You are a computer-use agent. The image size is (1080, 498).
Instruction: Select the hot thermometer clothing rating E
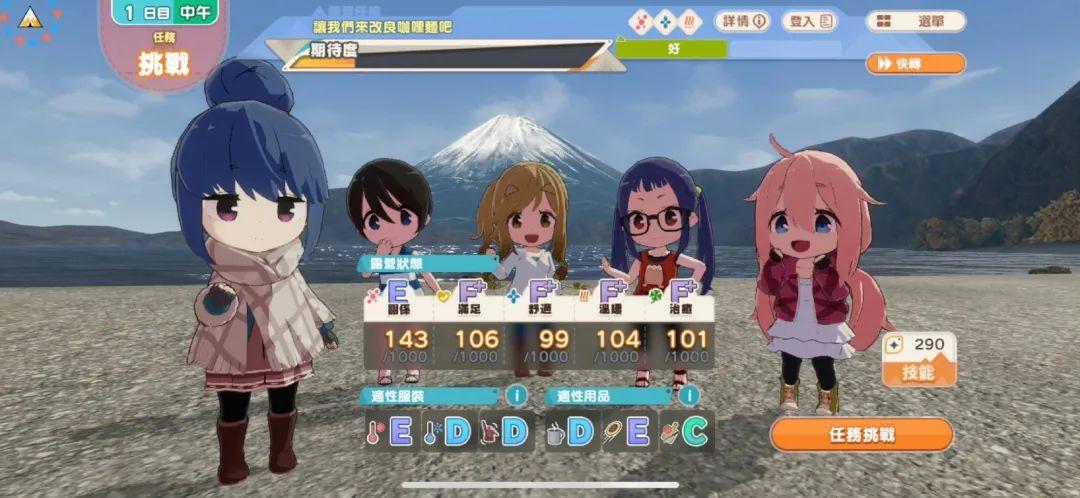pos(390,432)
